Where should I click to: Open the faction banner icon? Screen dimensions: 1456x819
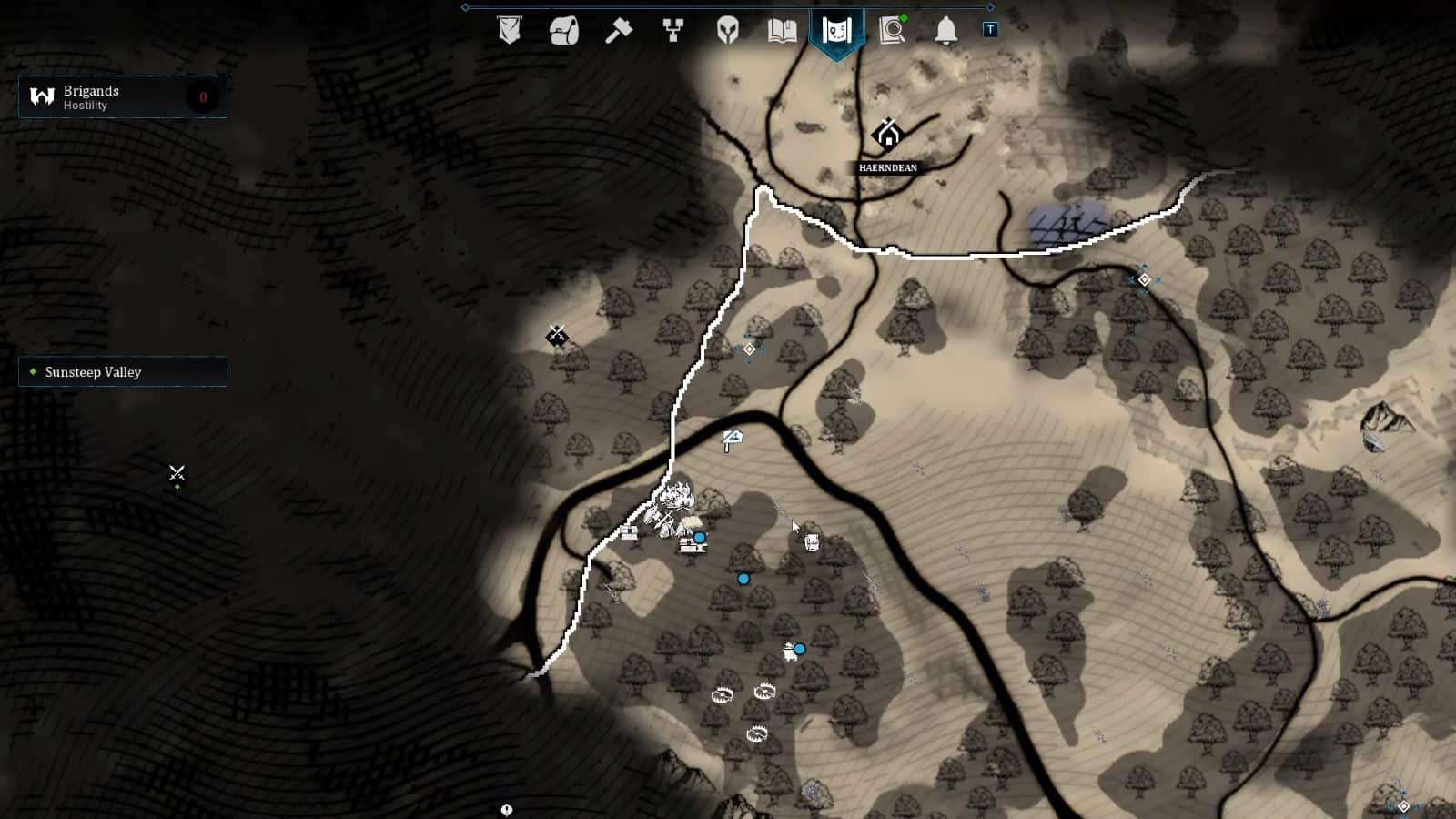(x=510, y=30)
